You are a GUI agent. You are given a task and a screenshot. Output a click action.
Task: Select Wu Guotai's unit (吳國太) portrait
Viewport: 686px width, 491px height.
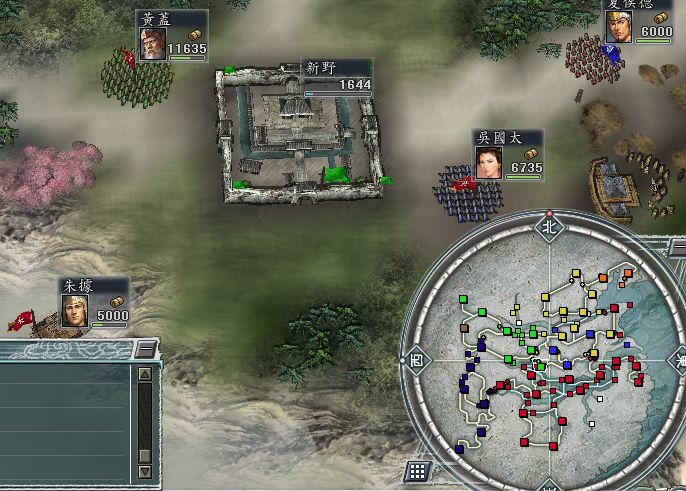click(x=488, y=163)
